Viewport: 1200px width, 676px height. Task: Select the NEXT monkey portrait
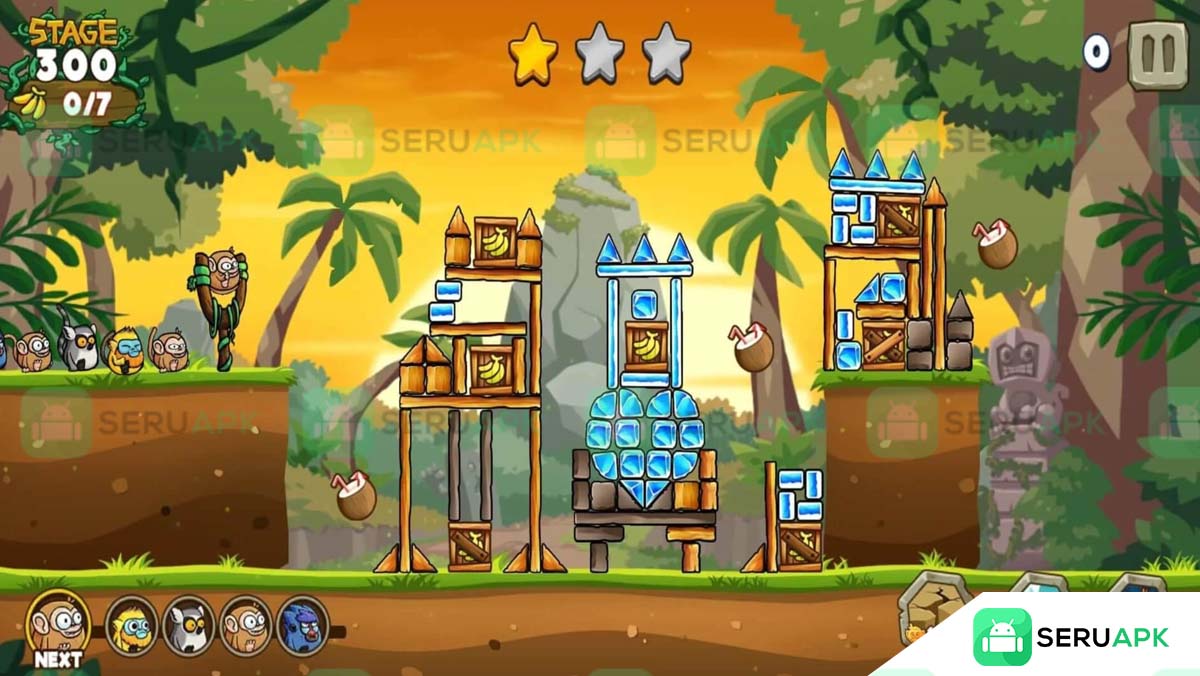58,624
